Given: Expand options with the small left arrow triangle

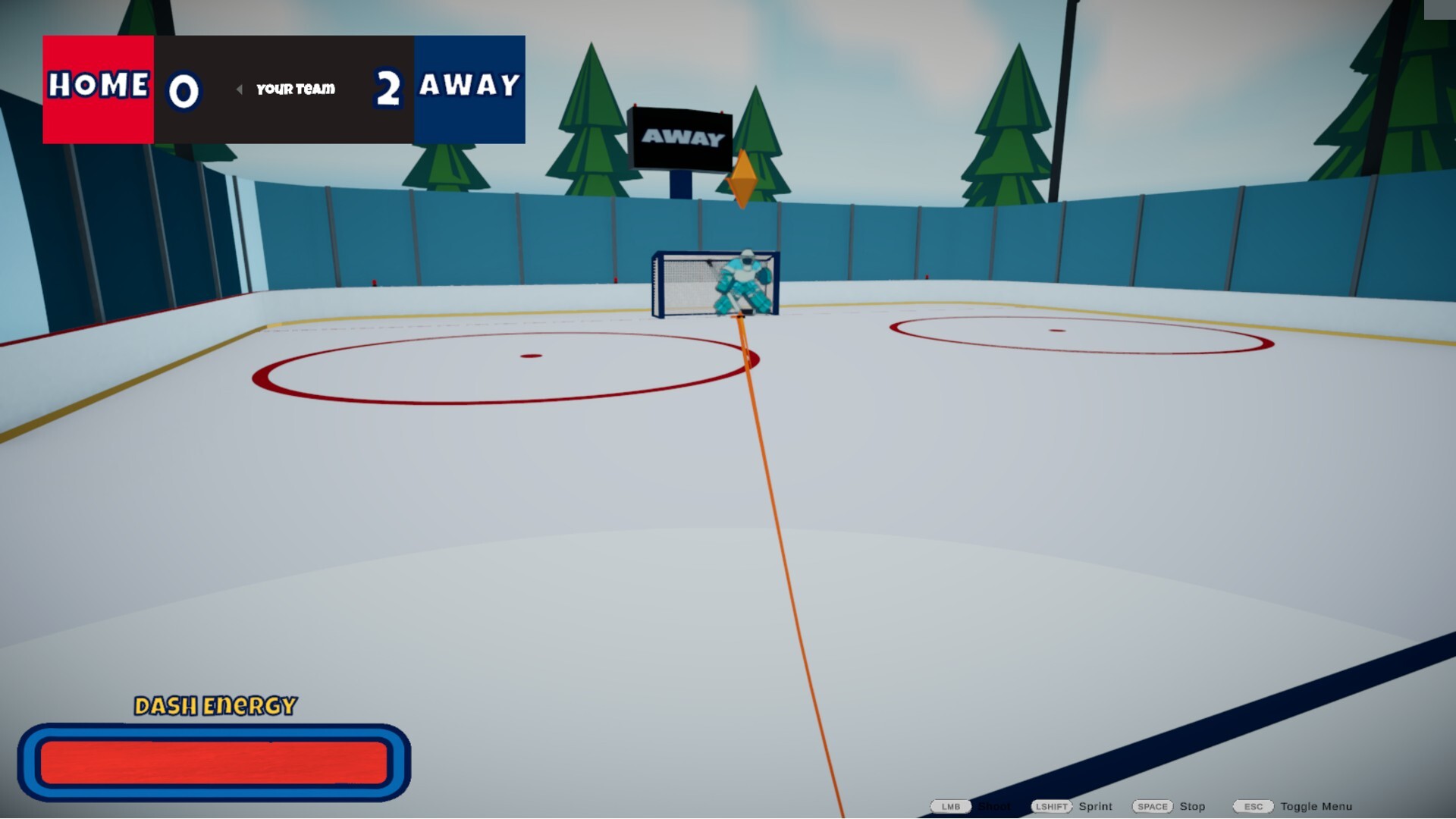Looking at the screenshot, I should tap(240, 89).
